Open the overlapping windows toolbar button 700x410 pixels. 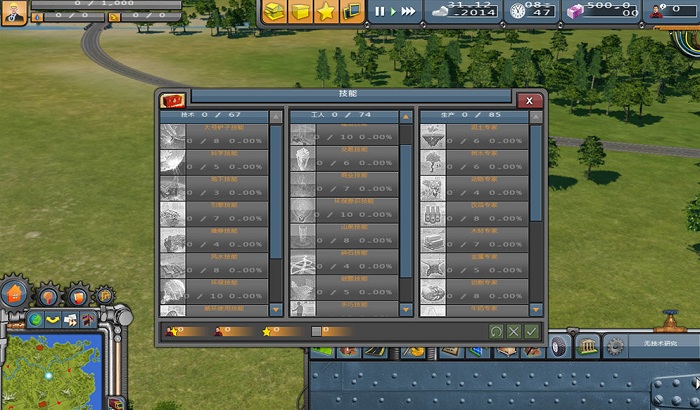click(351, 12)
